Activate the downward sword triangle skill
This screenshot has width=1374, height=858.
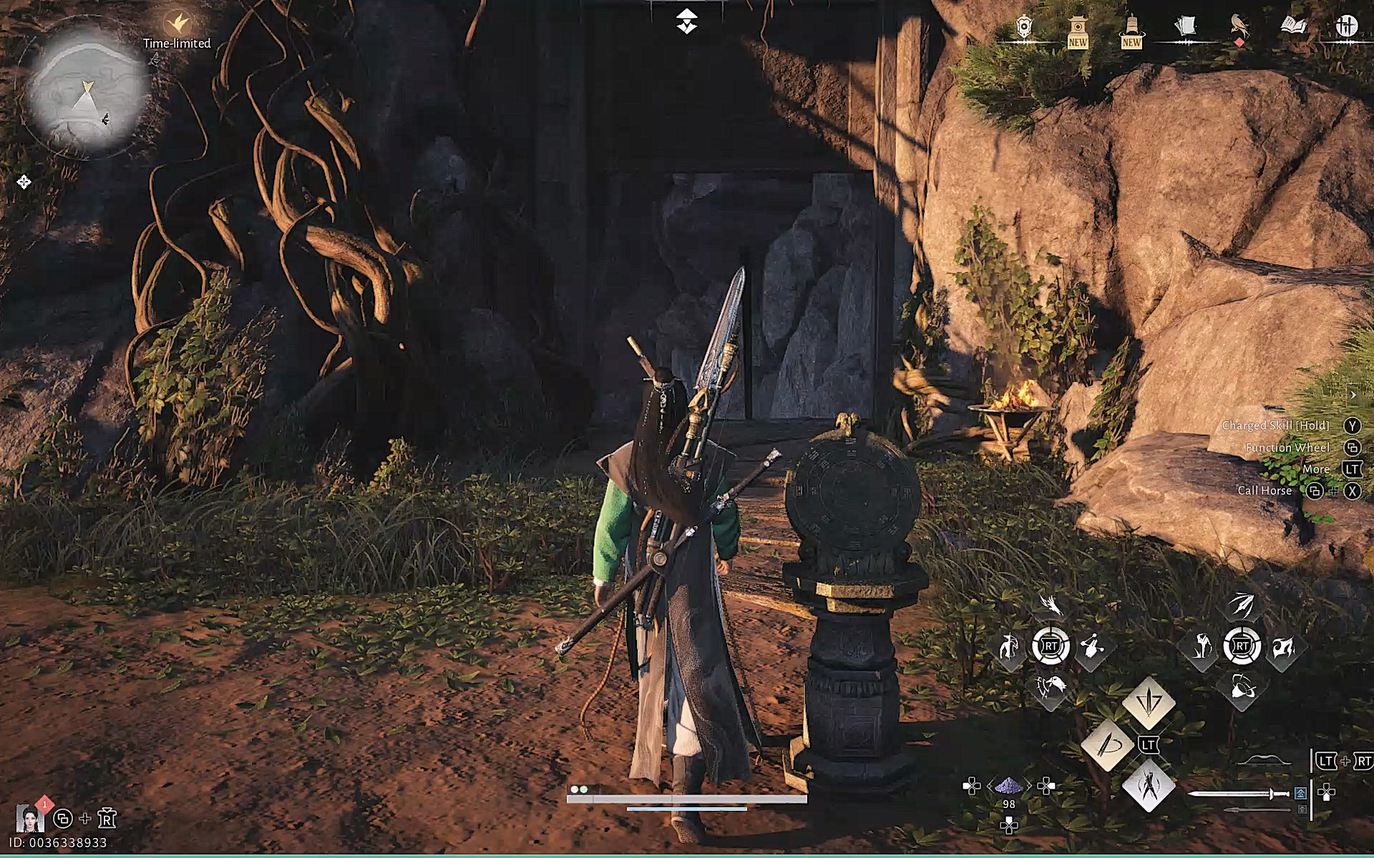tap(1149, 702)
